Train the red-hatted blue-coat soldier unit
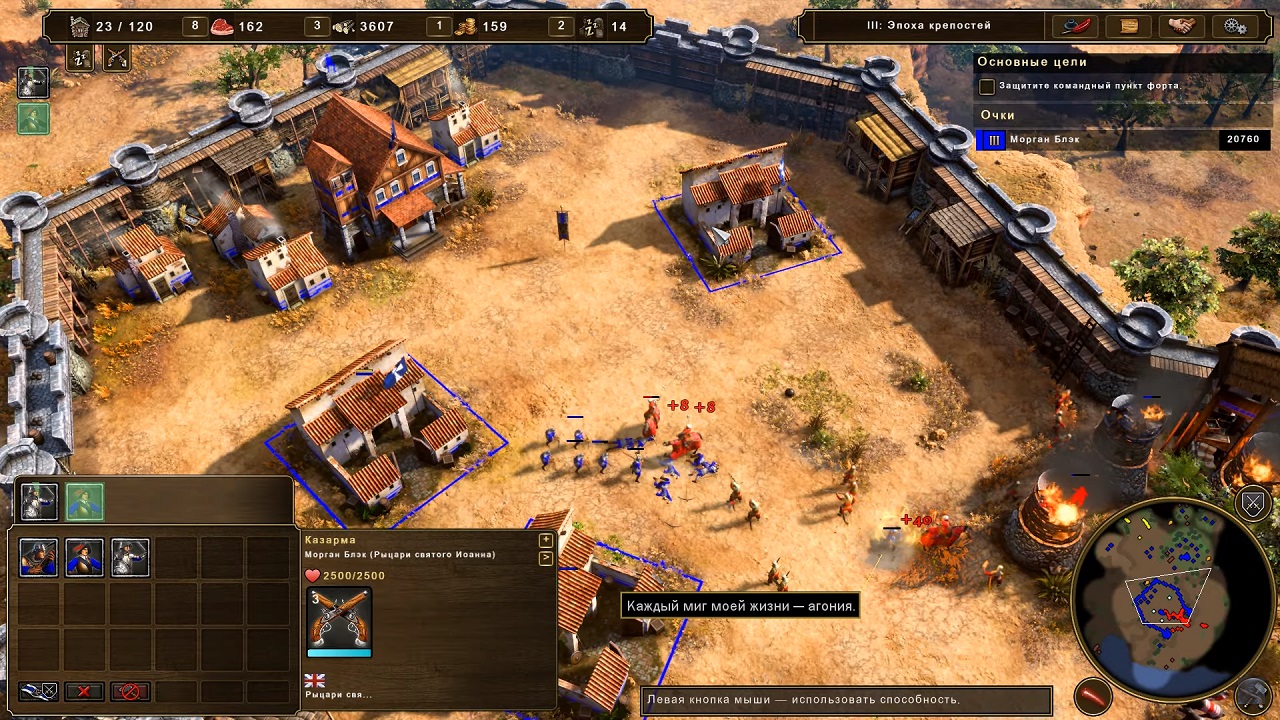The height and width of the screenshot is (720, 1280). click(84, 558)
